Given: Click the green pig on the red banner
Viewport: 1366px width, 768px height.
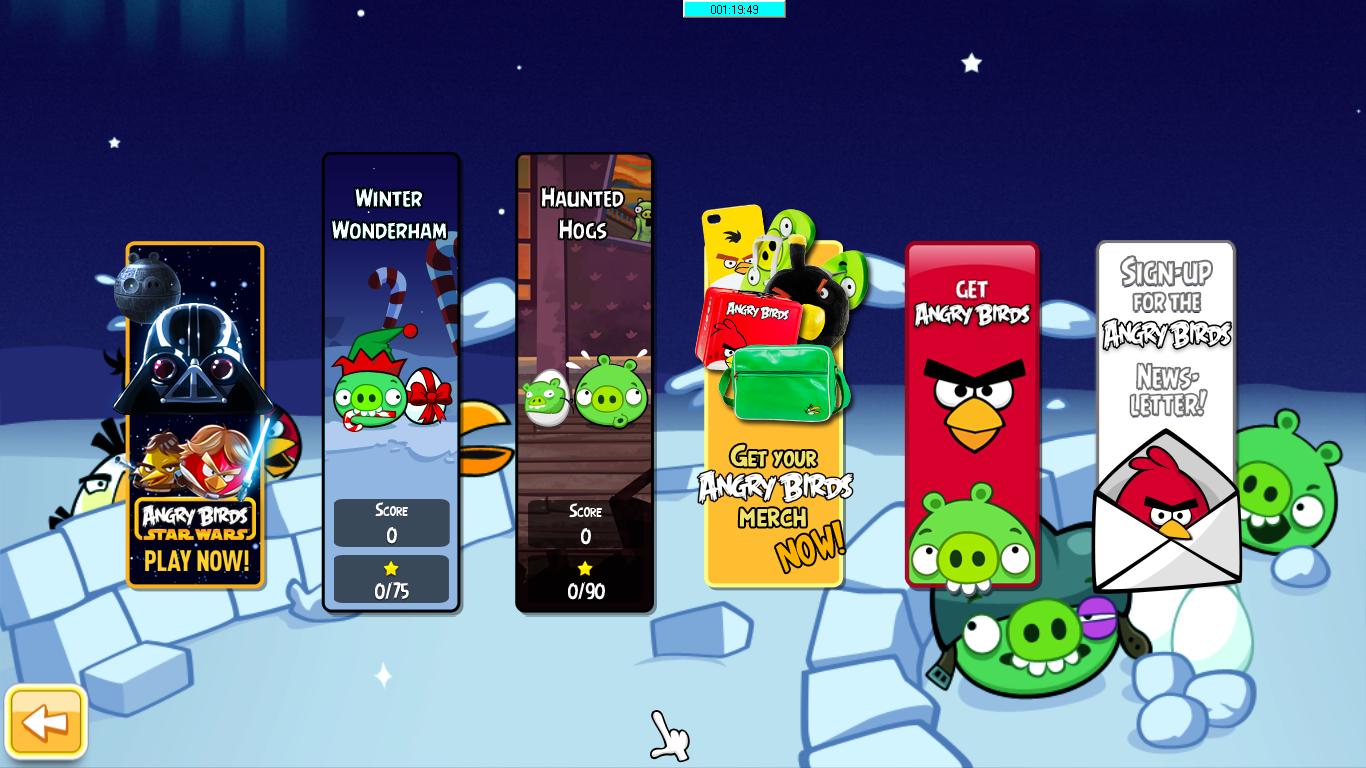Looking at the screenshot, I should (971, 540).
